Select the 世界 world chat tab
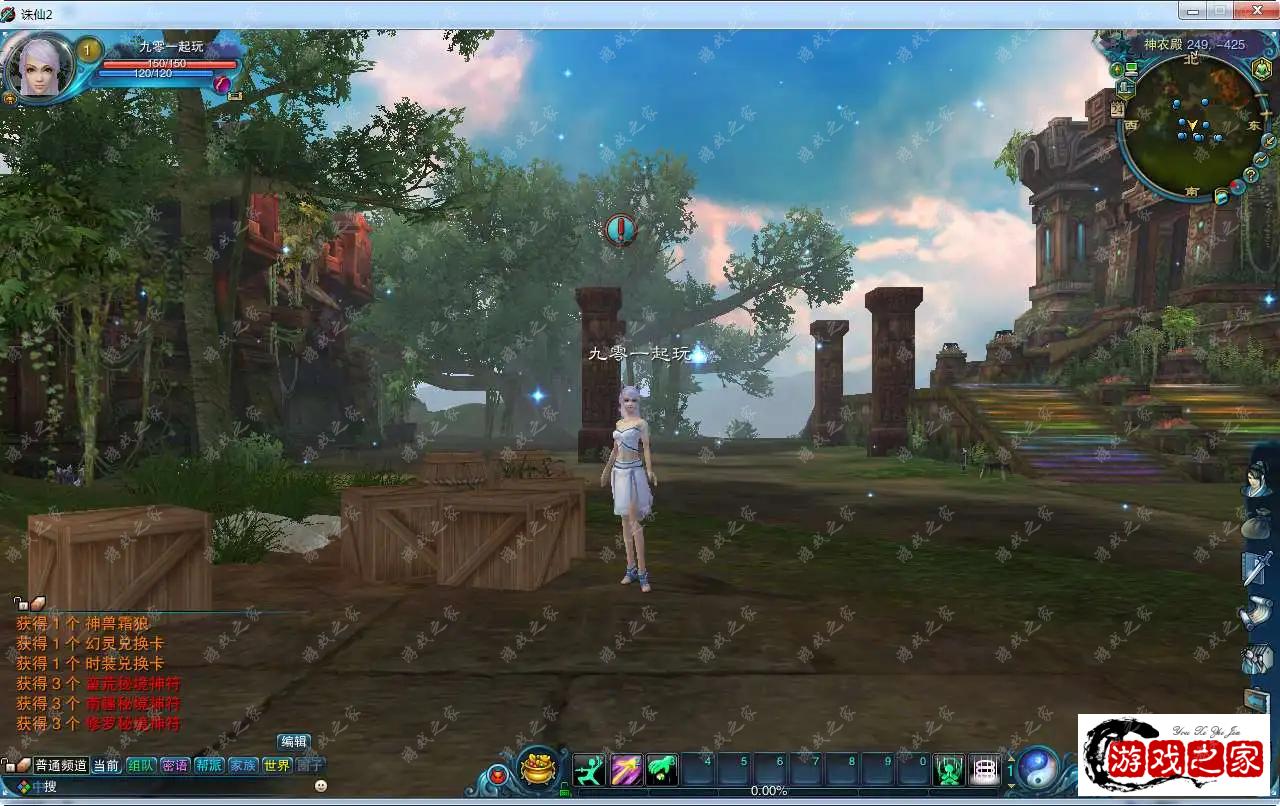1280x806 pixels. click(277, 765)
